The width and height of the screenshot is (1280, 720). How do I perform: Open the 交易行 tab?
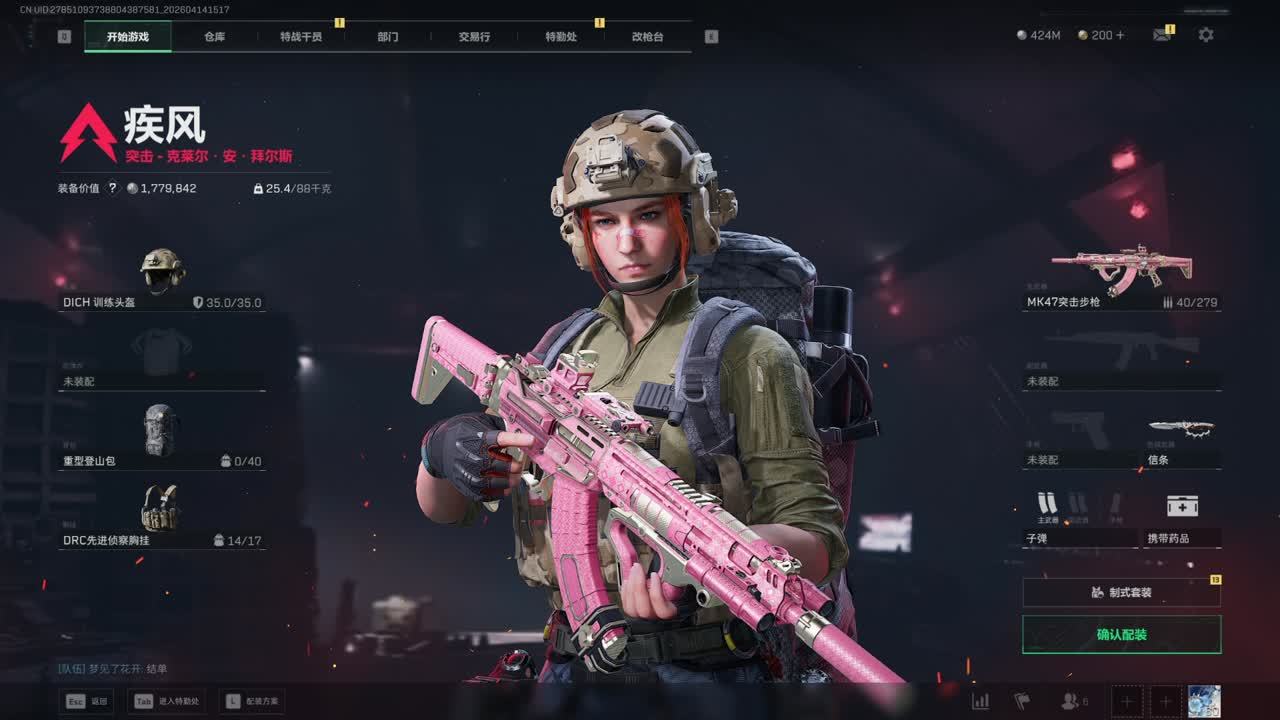pyautogui.click(x=474, y=37)
